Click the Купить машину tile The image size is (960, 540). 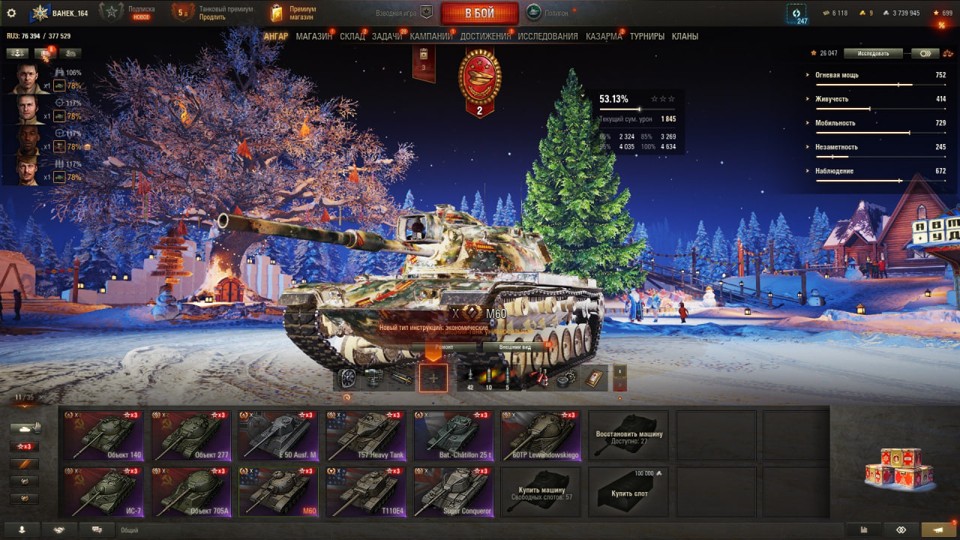click(540, 492)
